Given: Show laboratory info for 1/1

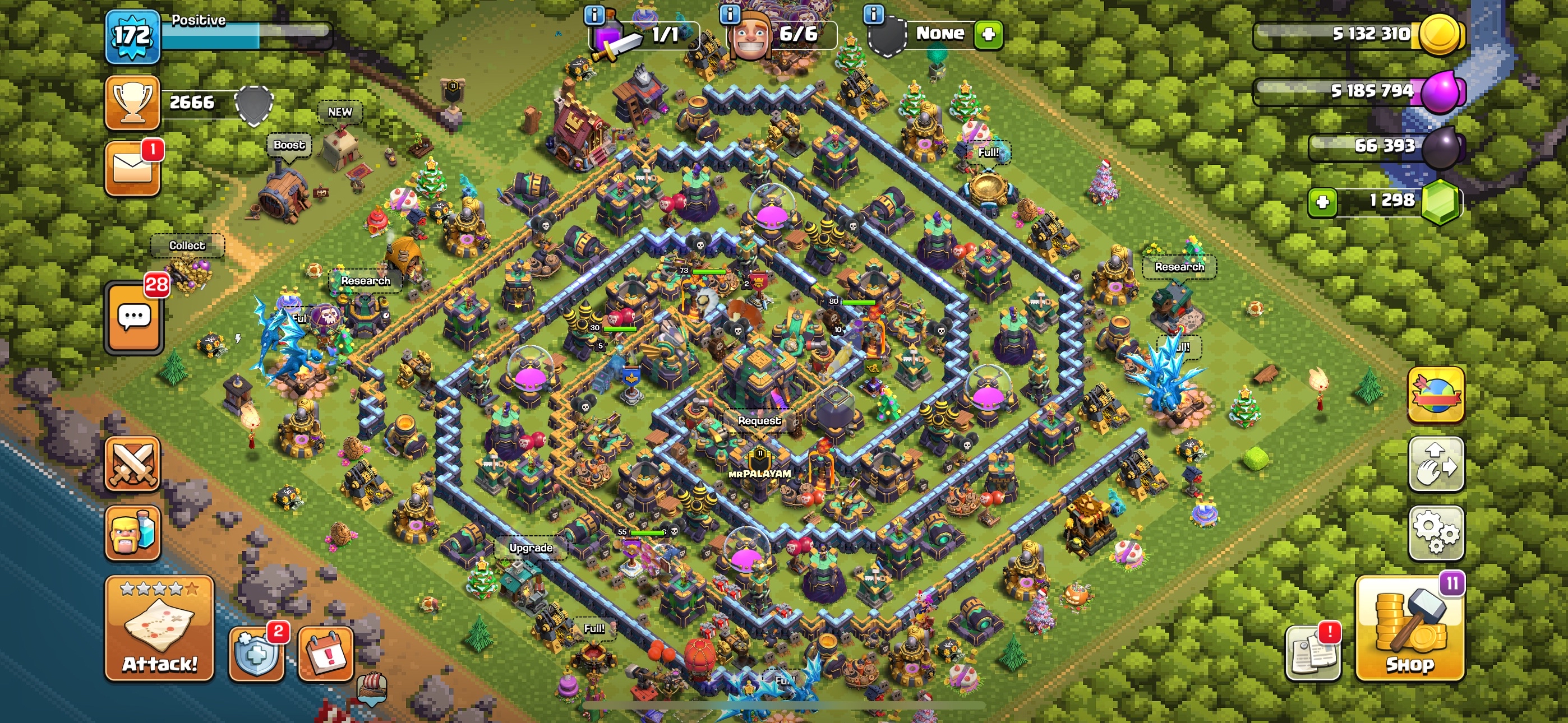Looking at the screenshot, I should [x=594, y=13].
